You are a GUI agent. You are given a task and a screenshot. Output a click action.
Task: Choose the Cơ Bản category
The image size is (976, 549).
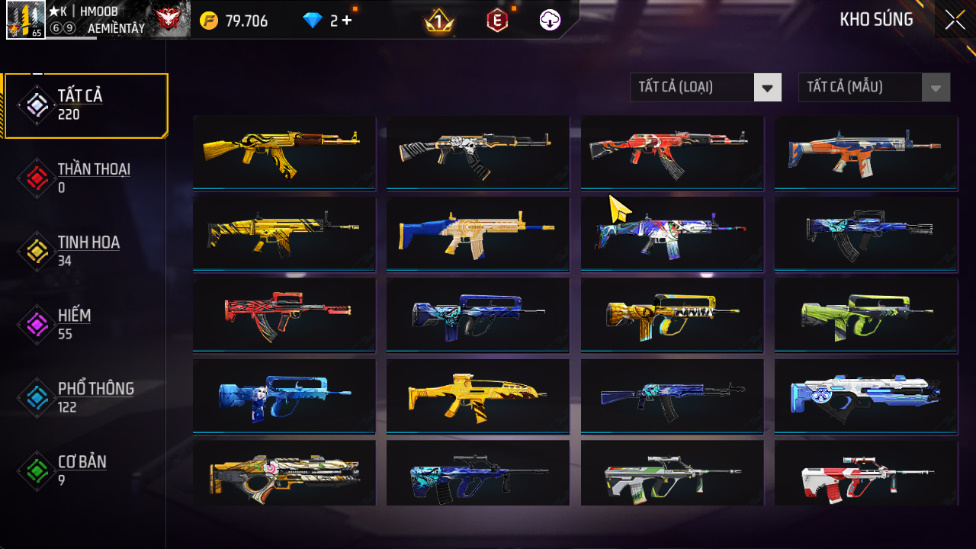[x=85, y=470]
